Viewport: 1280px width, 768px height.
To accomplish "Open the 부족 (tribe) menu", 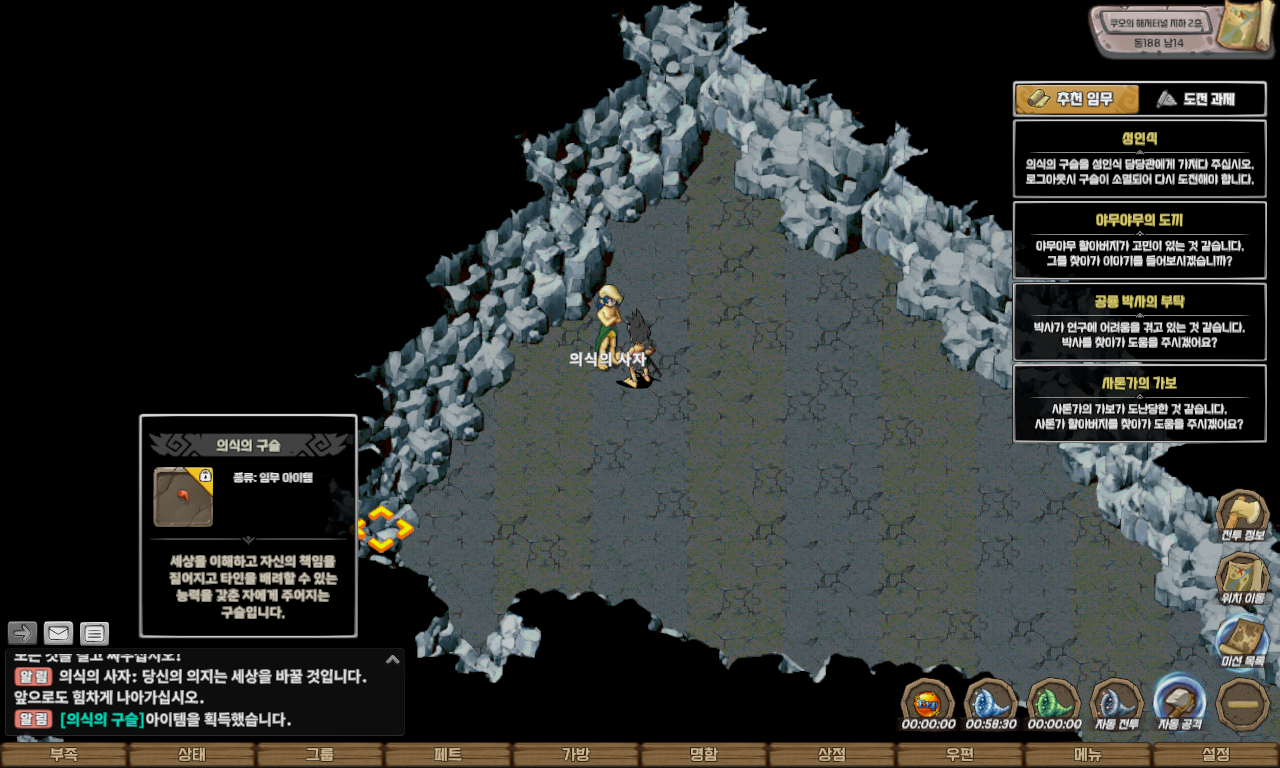I will (x=64, y=755).
